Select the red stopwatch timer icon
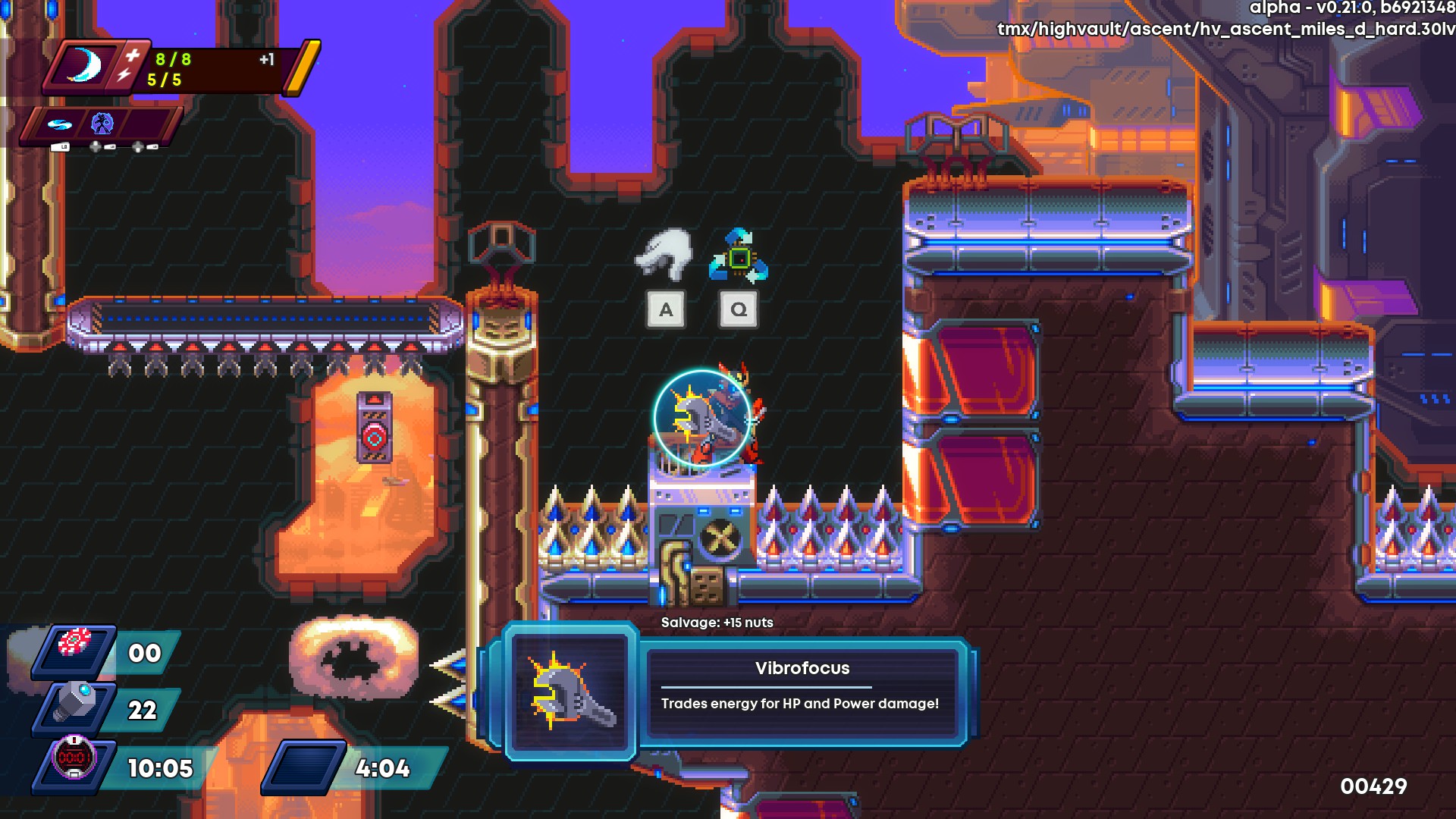1456x819 pixels. [x=74, y=757]
